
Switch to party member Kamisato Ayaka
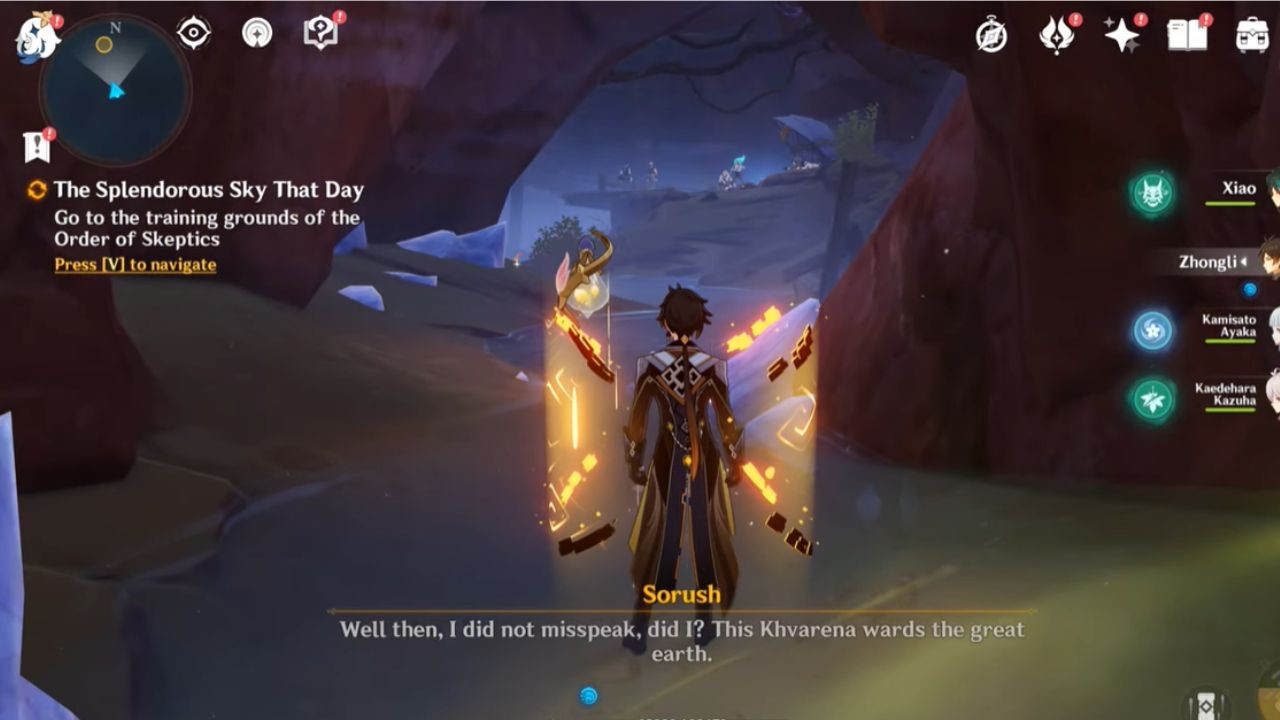click(1228, 327)
